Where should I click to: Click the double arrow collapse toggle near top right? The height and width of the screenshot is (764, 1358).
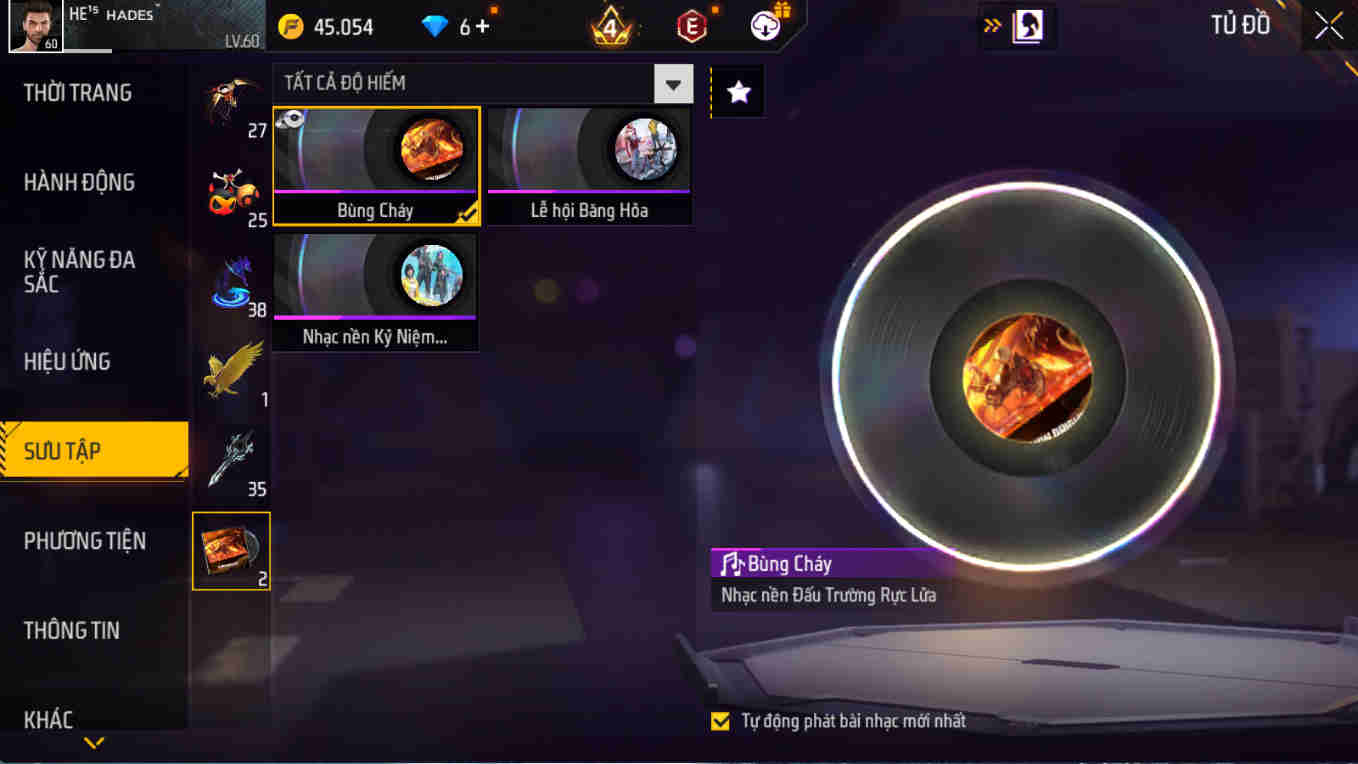[x=991, y=26]
